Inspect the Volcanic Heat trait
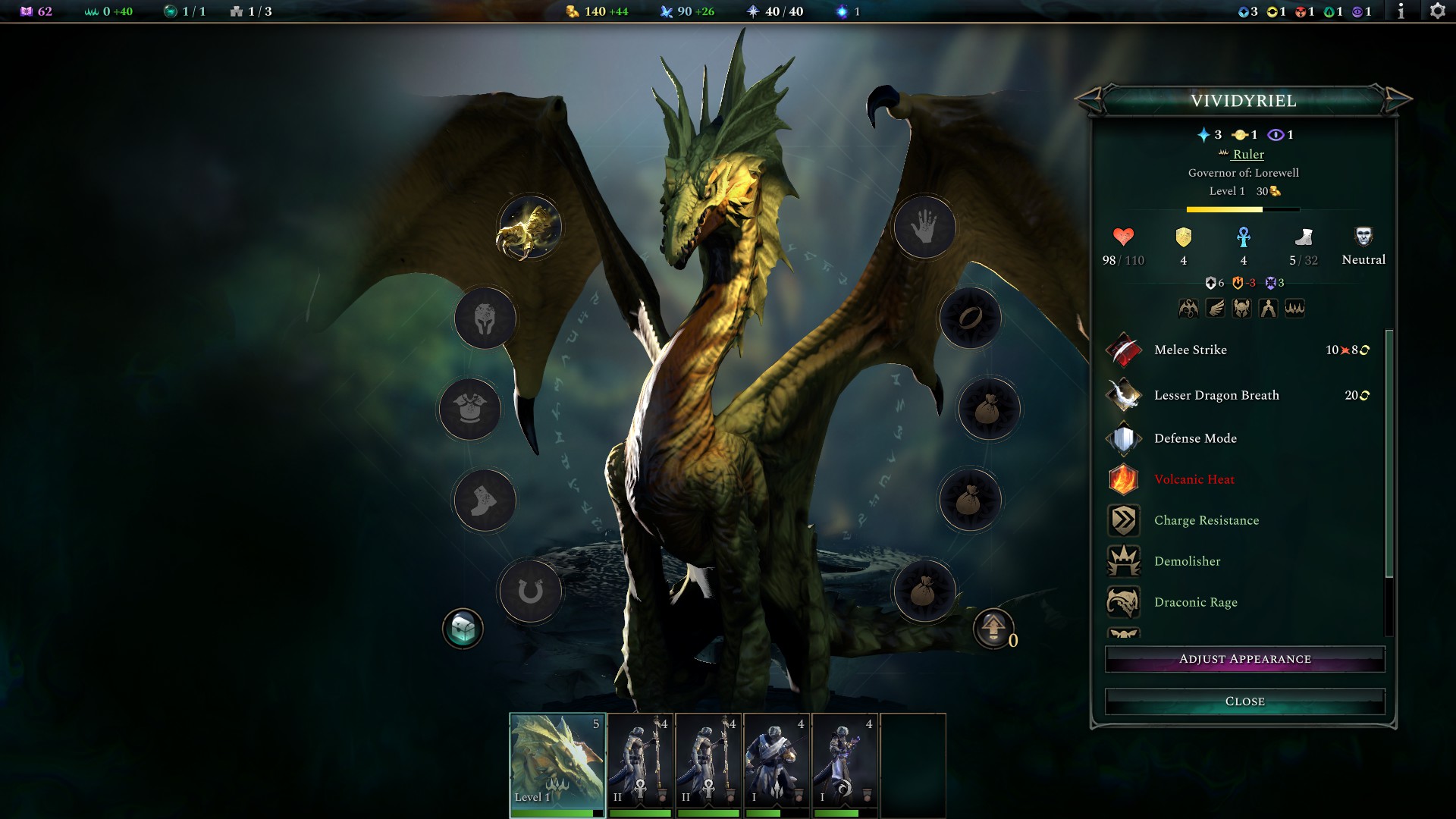Image resolution: width=1456 pixels, height=819 pixels. 1194,479
